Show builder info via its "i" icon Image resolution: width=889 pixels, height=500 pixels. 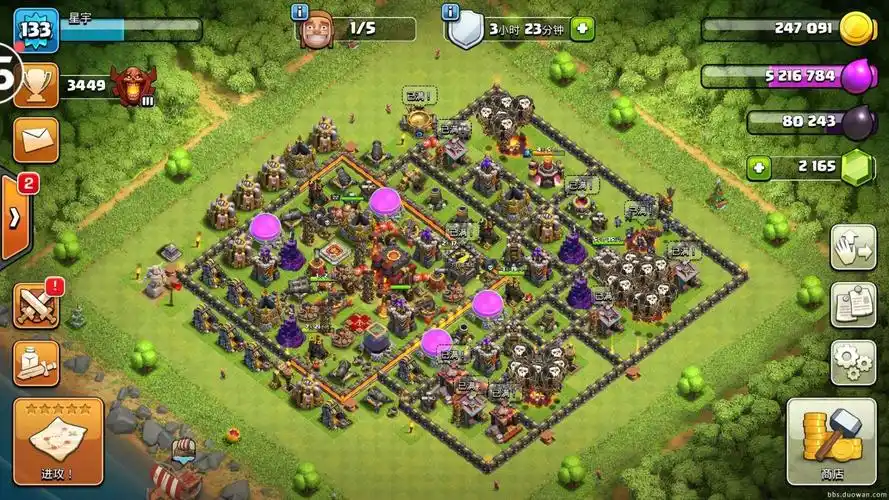point(298,12)
